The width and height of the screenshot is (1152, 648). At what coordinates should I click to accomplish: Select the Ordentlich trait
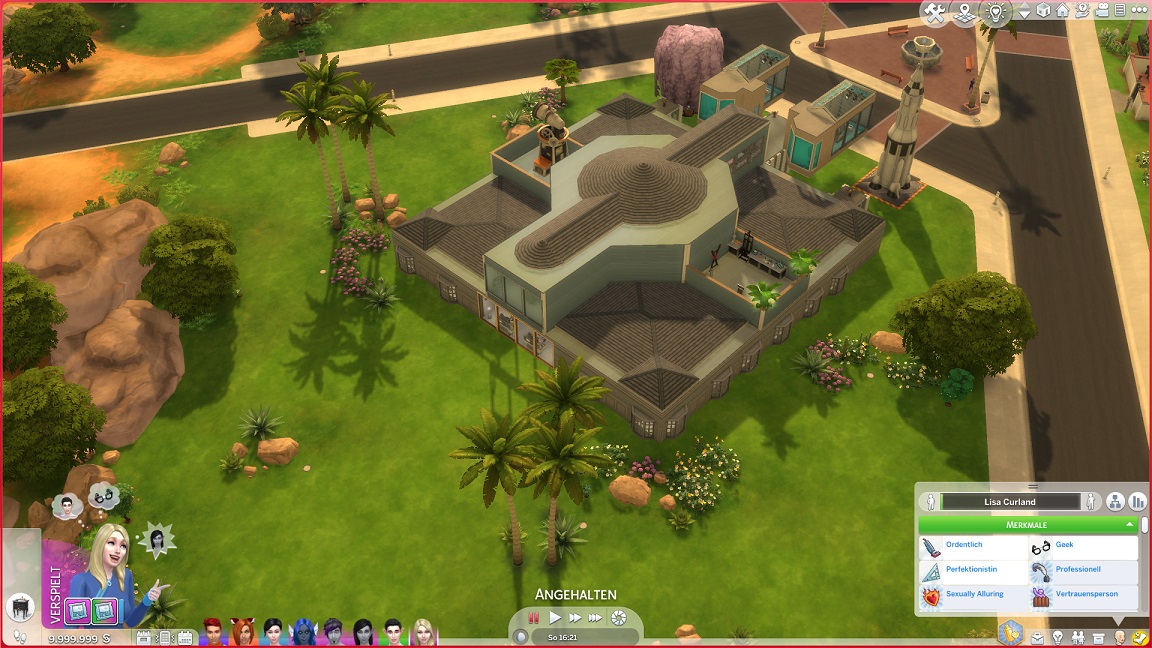coord(972,546)
